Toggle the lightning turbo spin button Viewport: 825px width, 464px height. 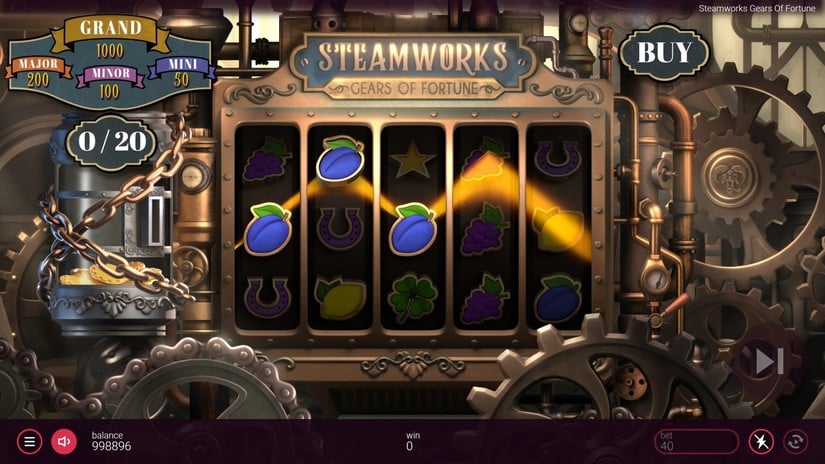[x=761, y=441]
